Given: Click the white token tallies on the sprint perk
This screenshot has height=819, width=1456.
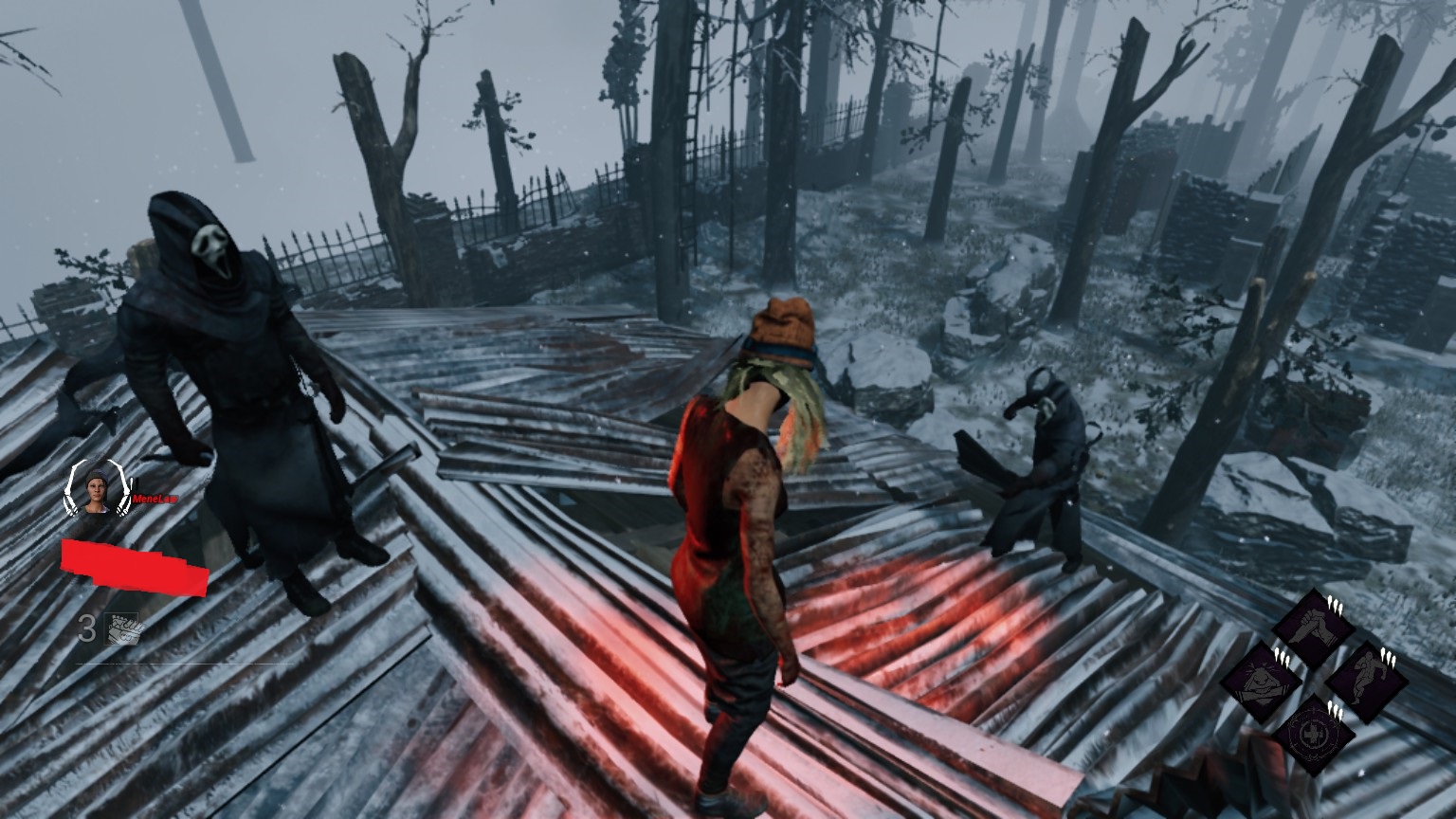Looking at the screenshot, I should coord(1388,657).
